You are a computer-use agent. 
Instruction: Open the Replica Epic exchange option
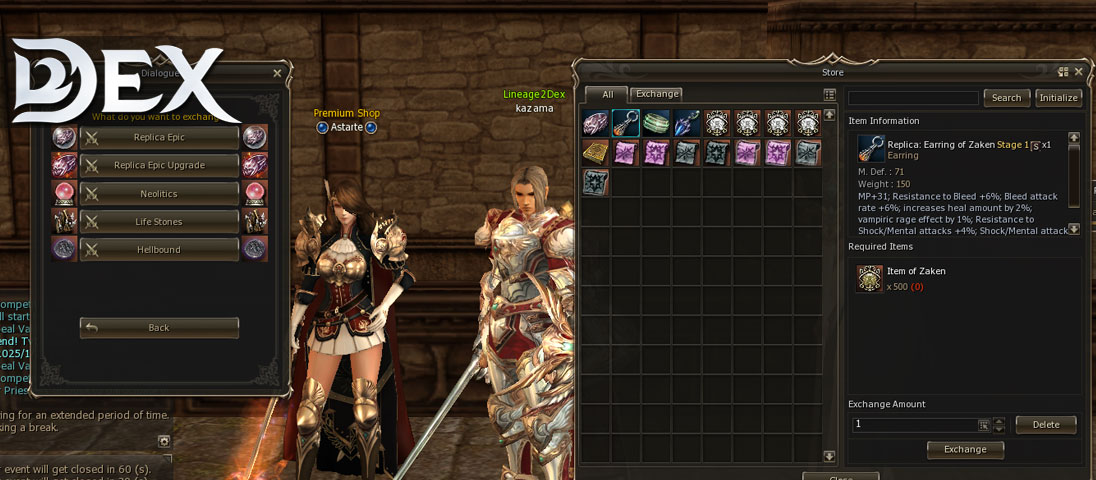159,137
